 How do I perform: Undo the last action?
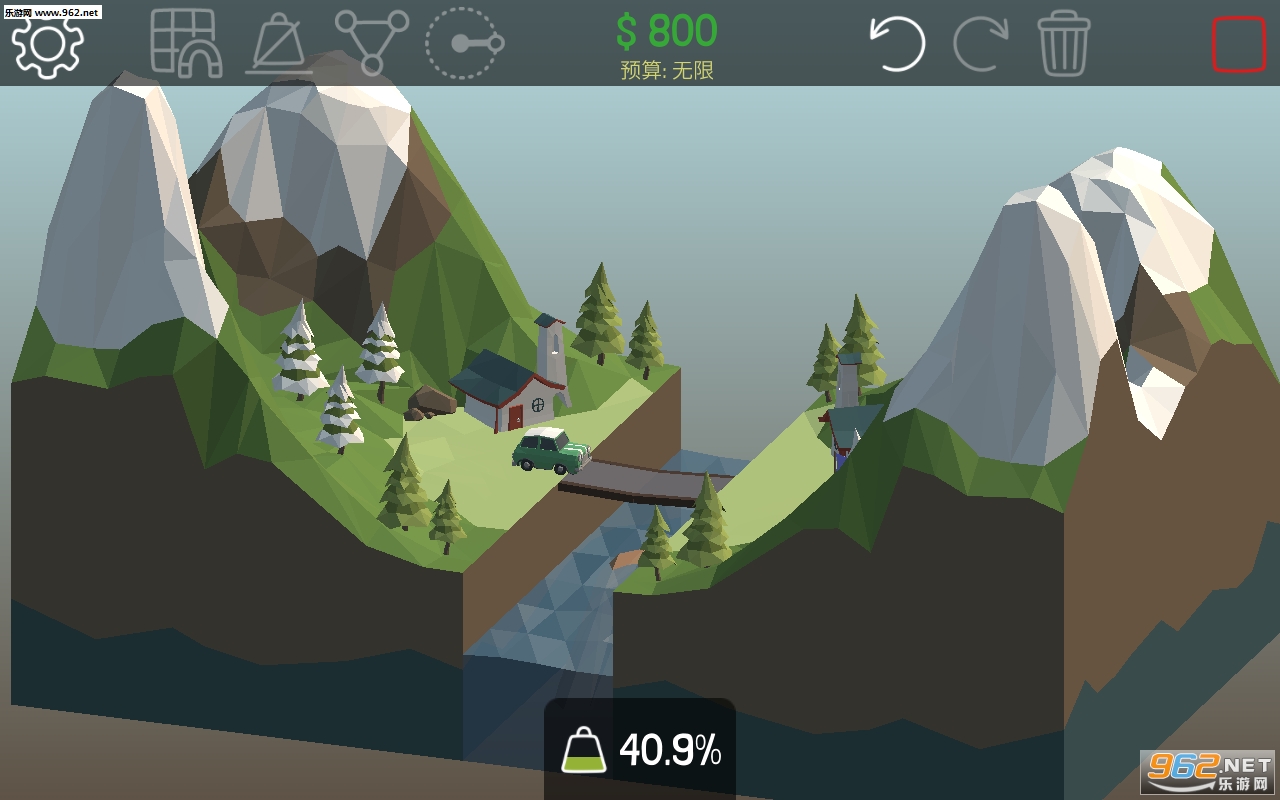[x=897, y=43]
